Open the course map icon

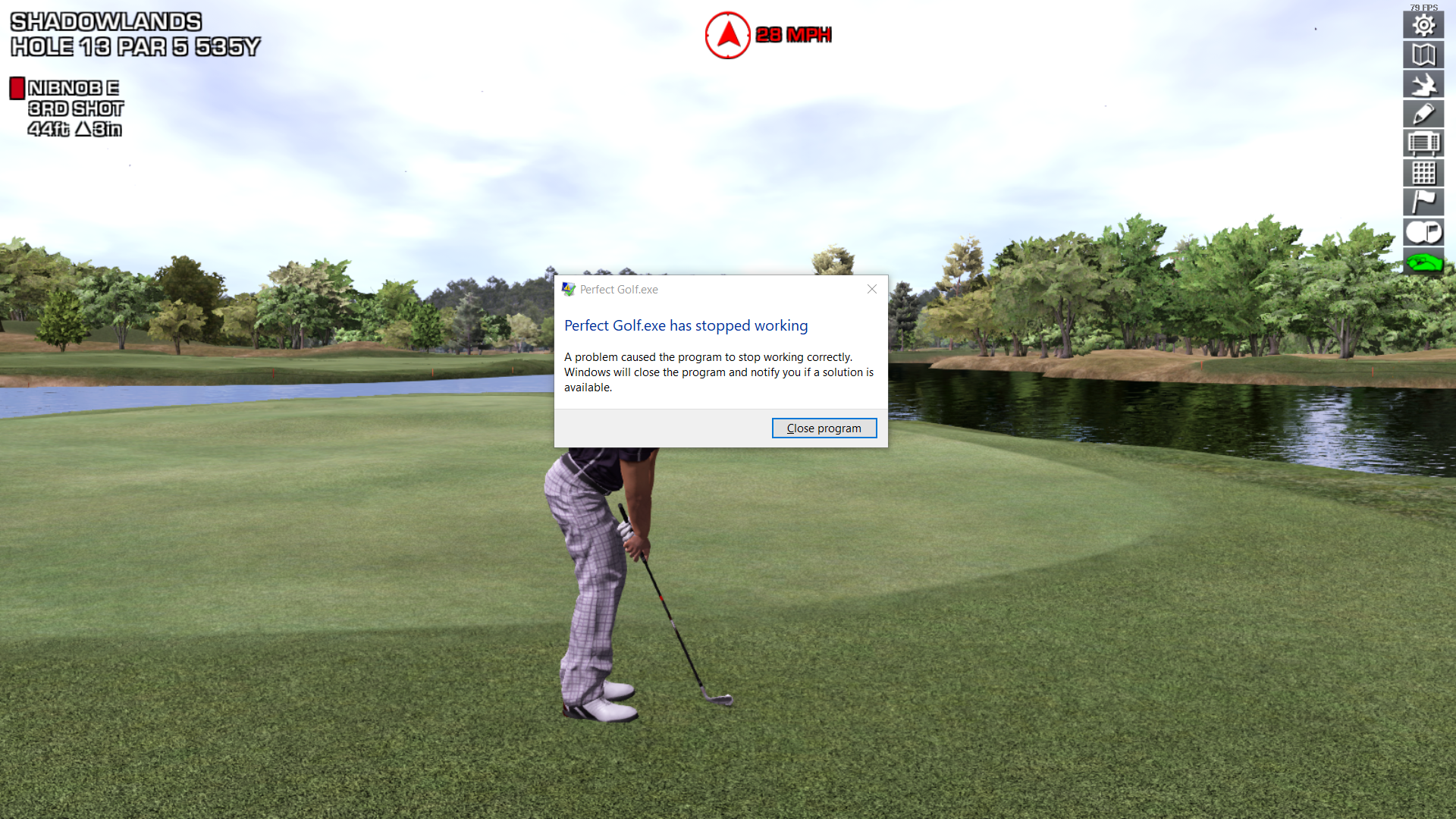coord(1423,55)
